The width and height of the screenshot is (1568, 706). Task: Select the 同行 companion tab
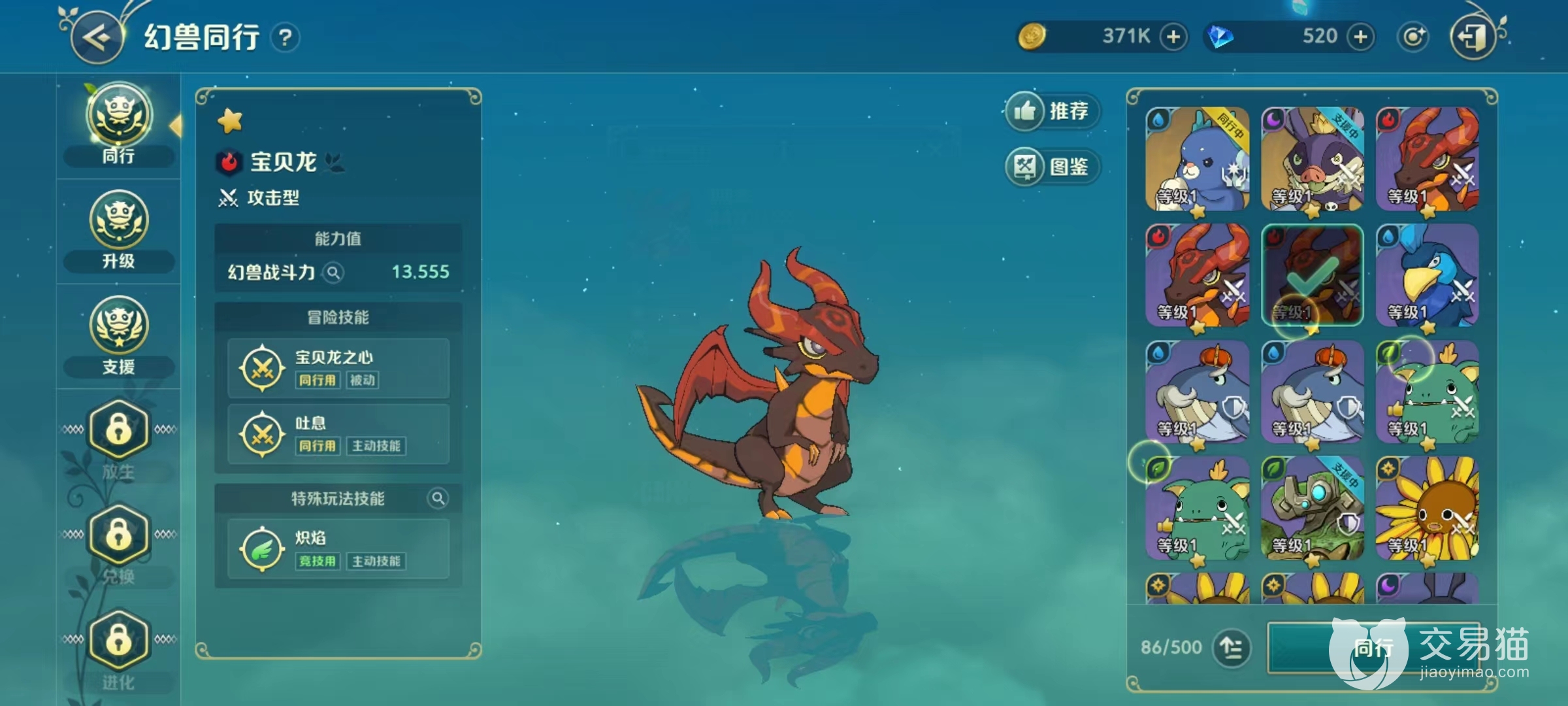[x=119, y=126]
